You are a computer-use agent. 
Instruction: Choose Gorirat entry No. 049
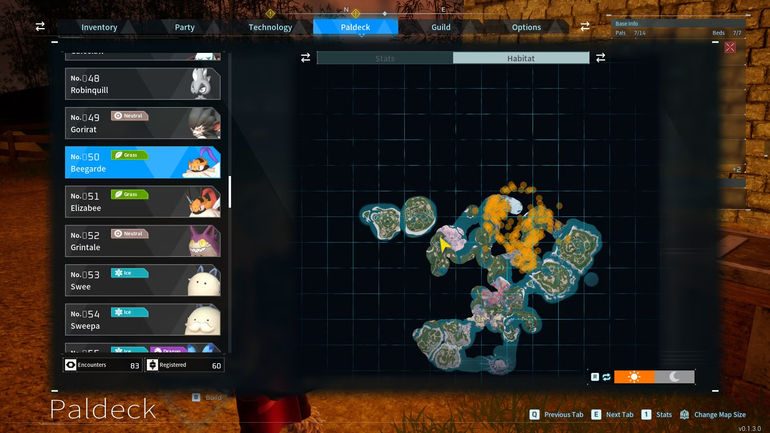142,123
